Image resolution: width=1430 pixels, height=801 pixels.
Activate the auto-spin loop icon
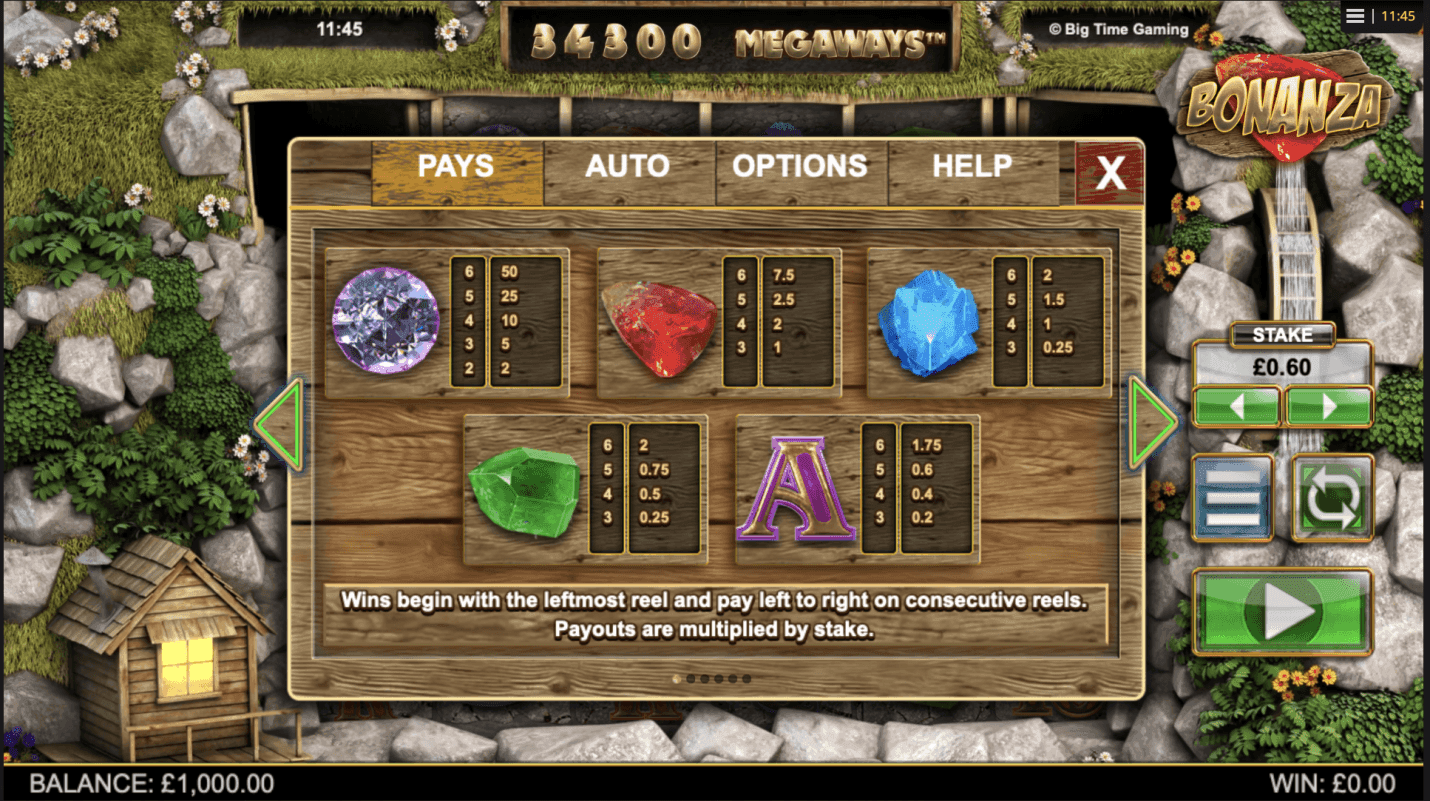(x=1331, y=496)
